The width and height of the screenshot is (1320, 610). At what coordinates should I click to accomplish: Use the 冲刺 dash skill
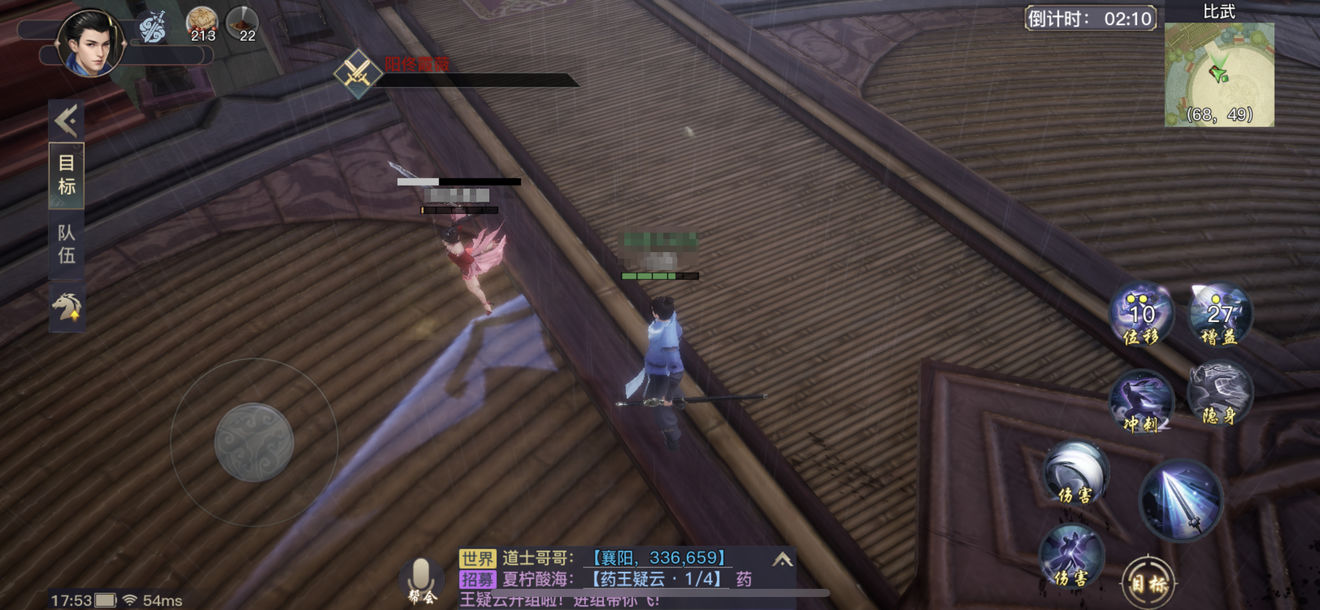pos(1141,400)
